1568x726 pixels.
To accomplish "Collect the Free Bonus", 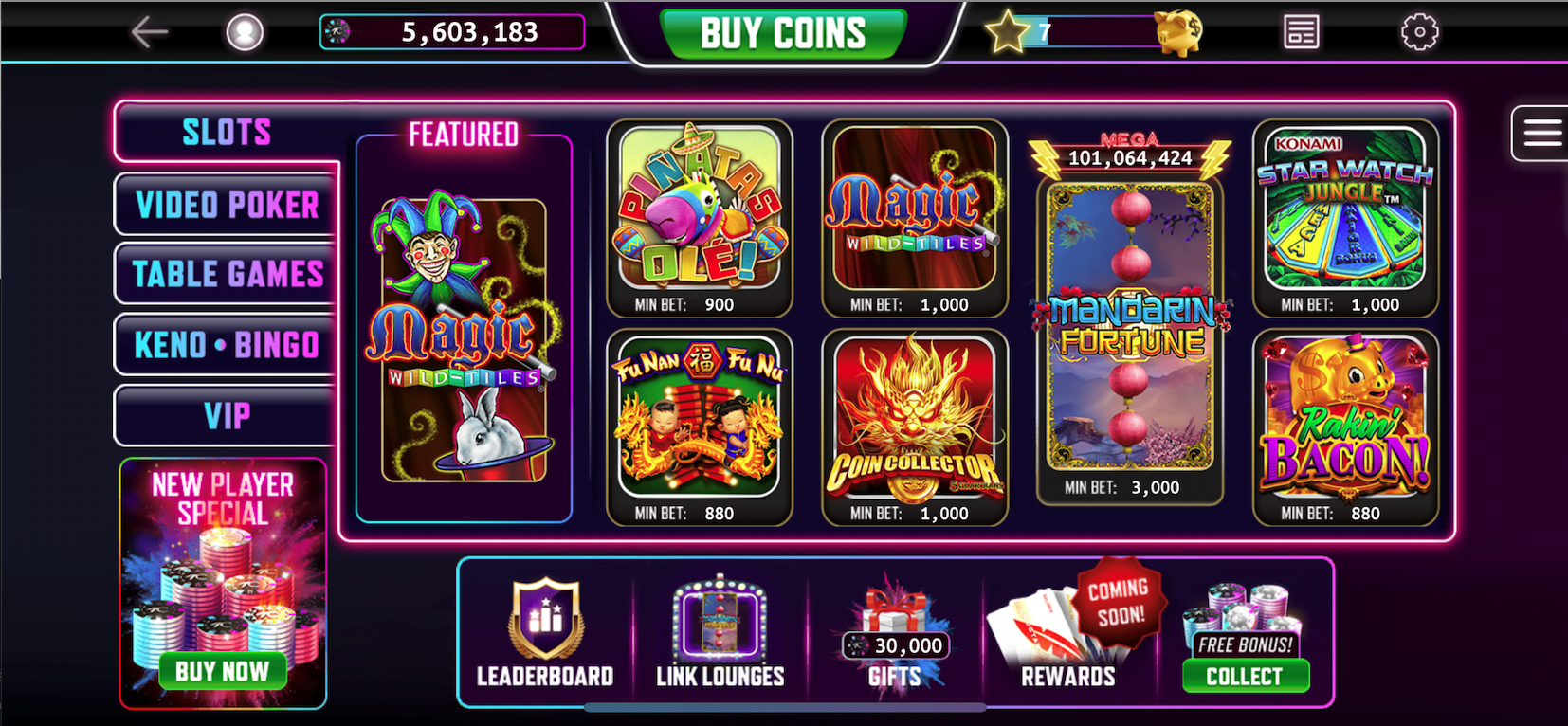I will click(1245, 676).
